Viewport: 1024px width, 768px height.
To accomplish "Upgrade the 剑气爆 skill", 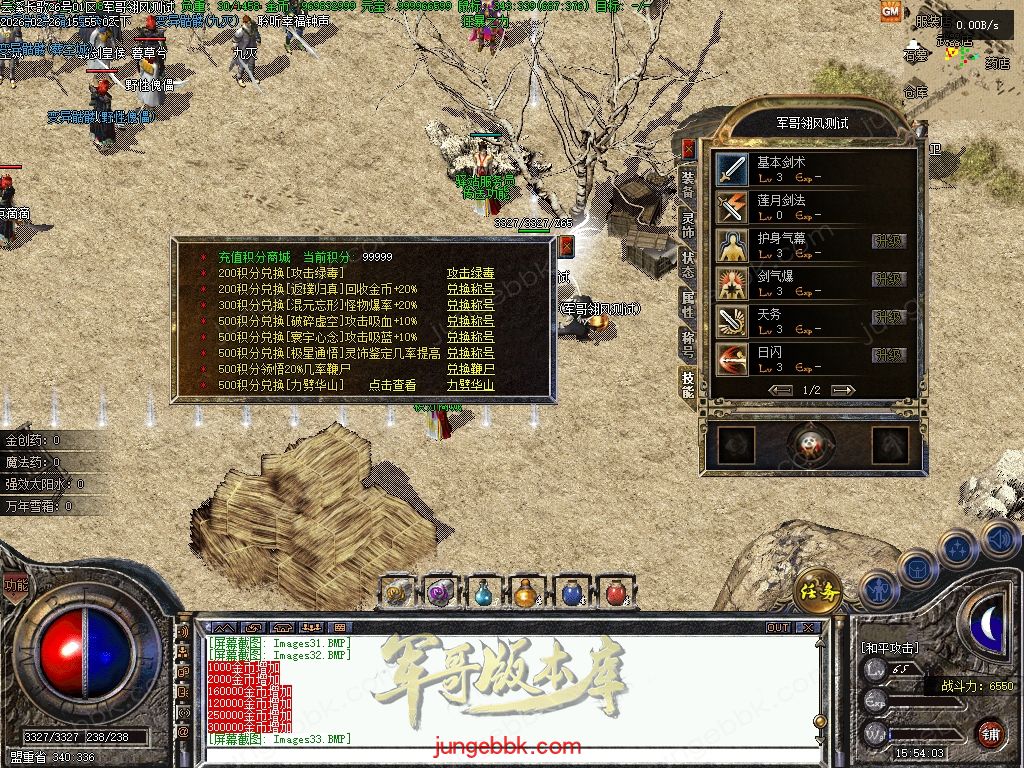I will tap(888, 279).
